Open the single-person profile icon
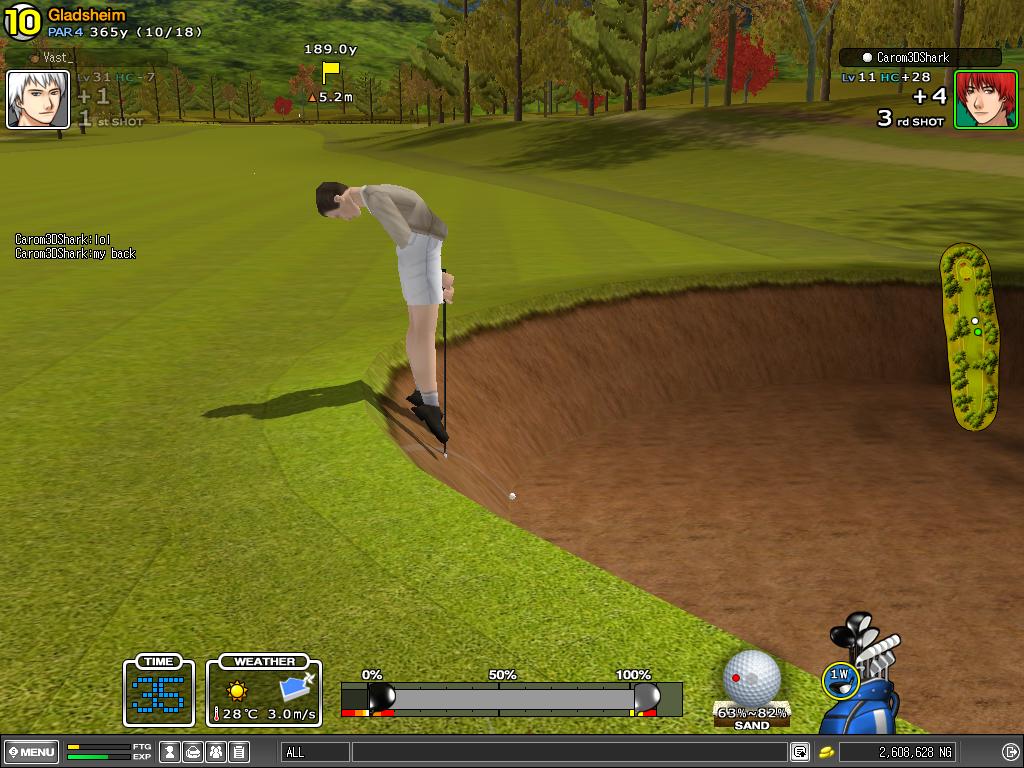 [170, 752]
